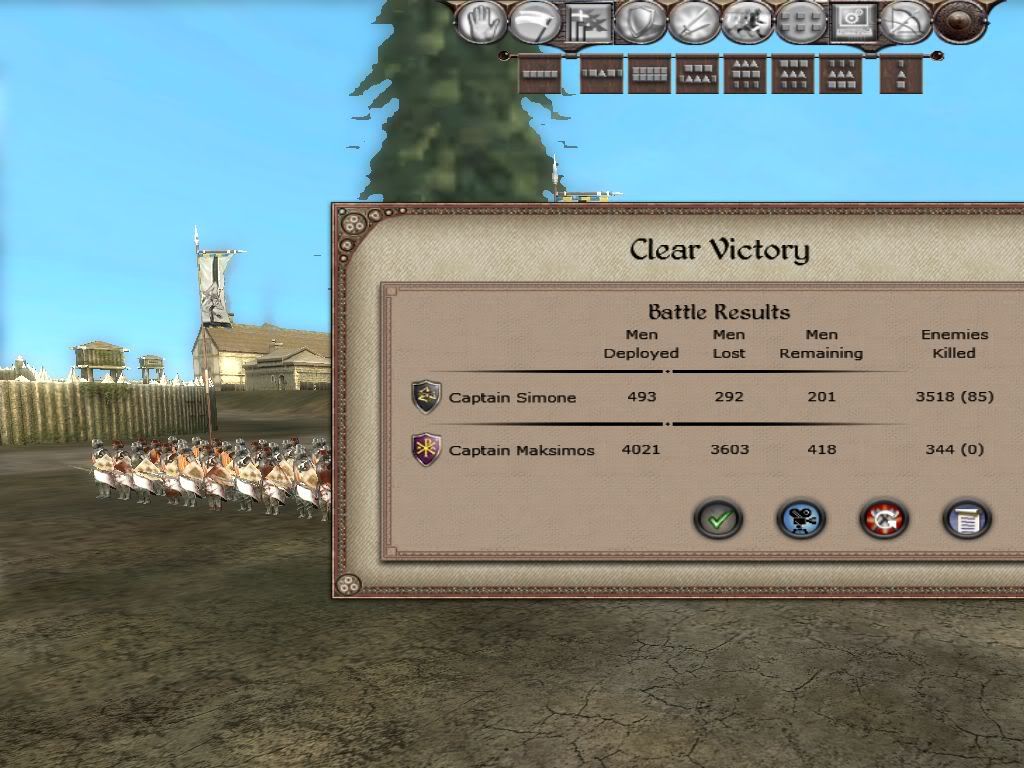1024x768 pixels.
Task: Confirm results with the green checkmark button
Action: tap(718, 519)
